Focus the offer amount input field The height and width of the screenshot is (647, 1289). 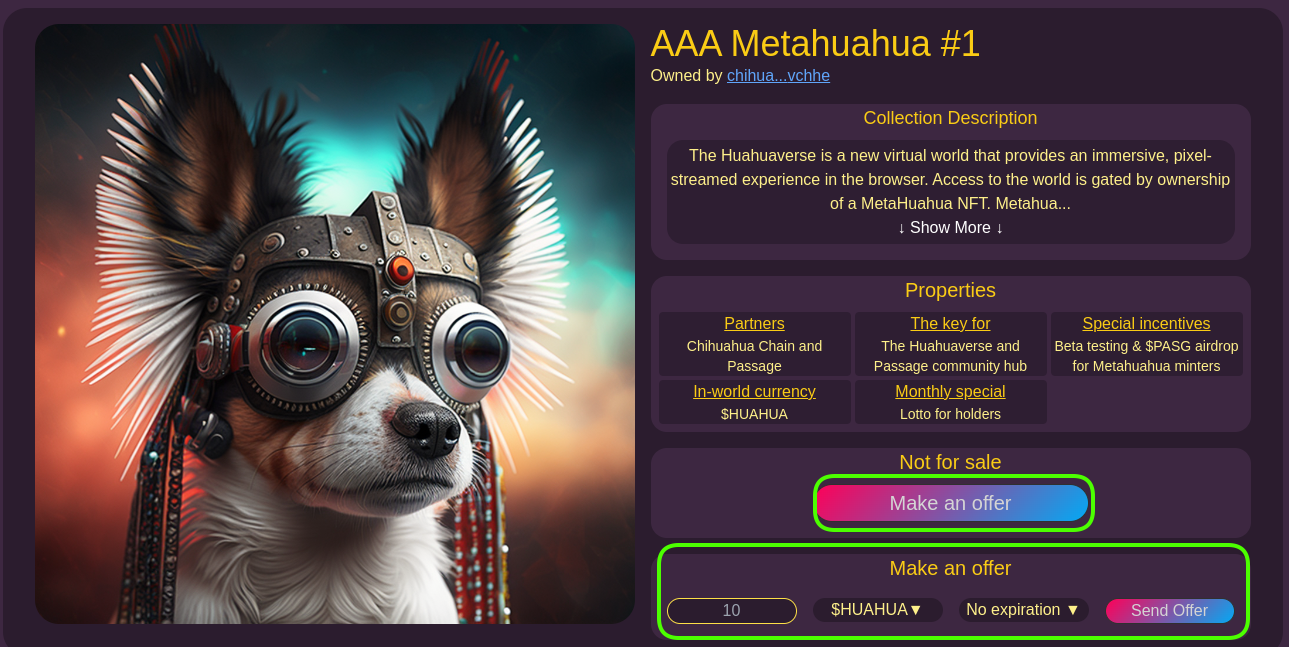731,610
